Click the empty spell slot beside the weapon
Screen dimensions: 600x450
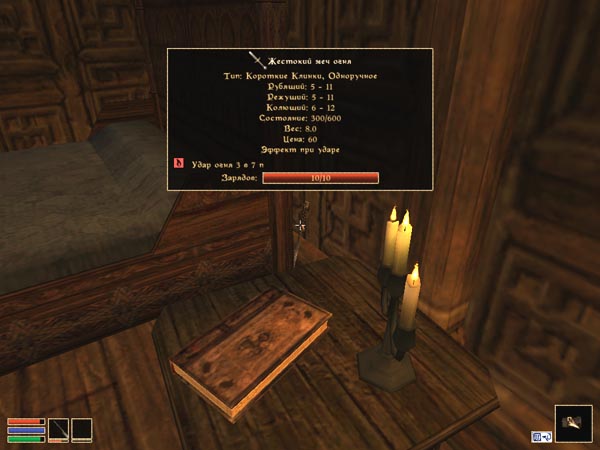click(81, 429)
